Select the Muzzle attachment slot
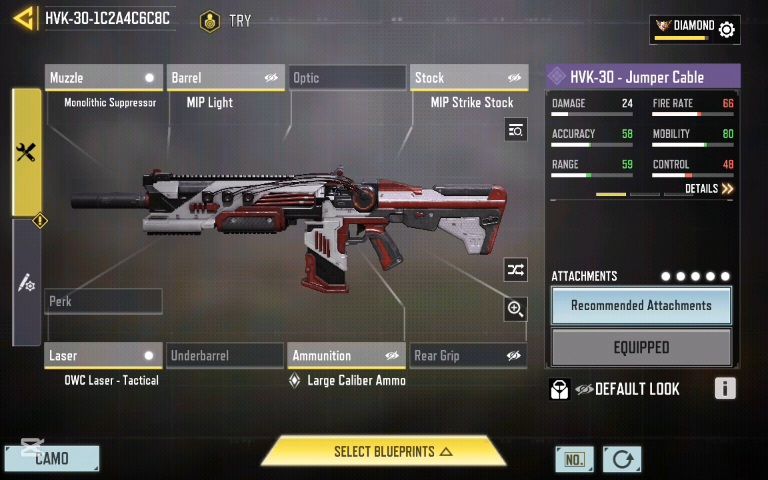 click(103, 78)
